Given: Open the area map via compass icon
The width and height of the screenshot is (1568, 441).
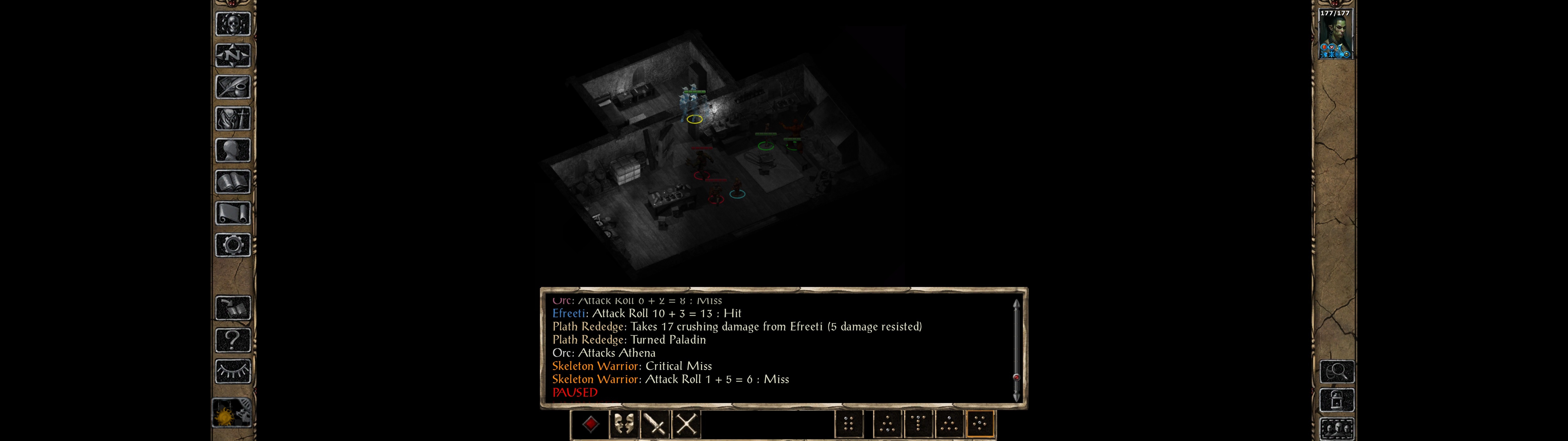Looking at the screenshot, I should (232, 55).
